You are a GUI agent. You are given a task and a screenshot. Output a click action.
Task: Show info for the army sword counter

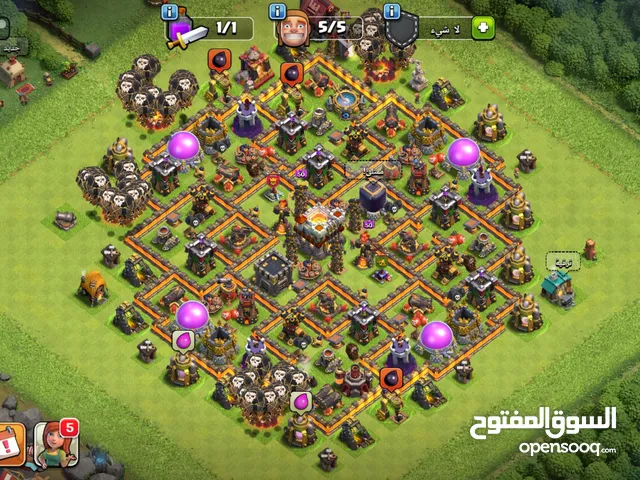169,12
